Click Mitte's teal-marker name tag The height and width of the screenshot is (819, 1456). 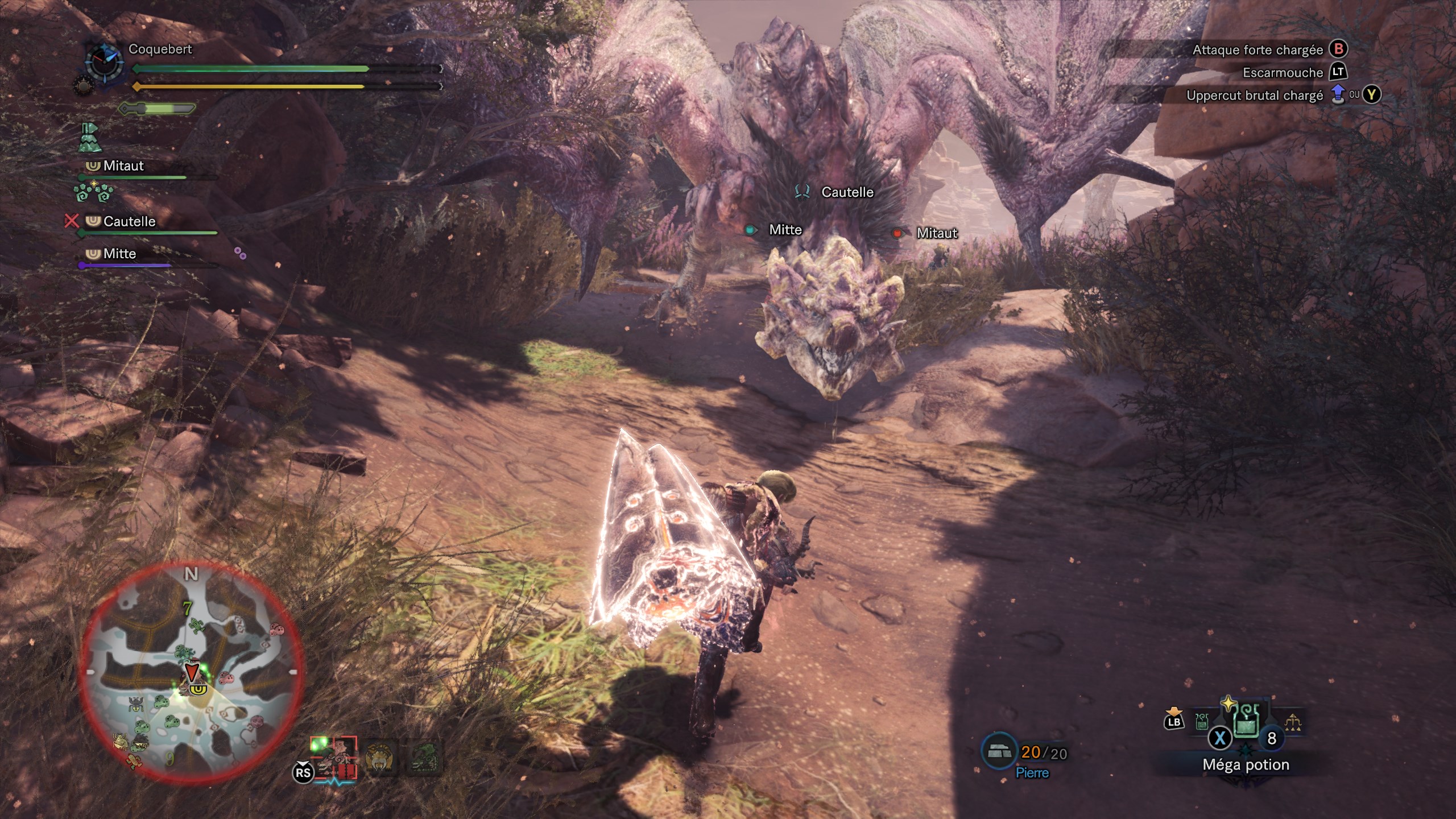coord(785,230)
